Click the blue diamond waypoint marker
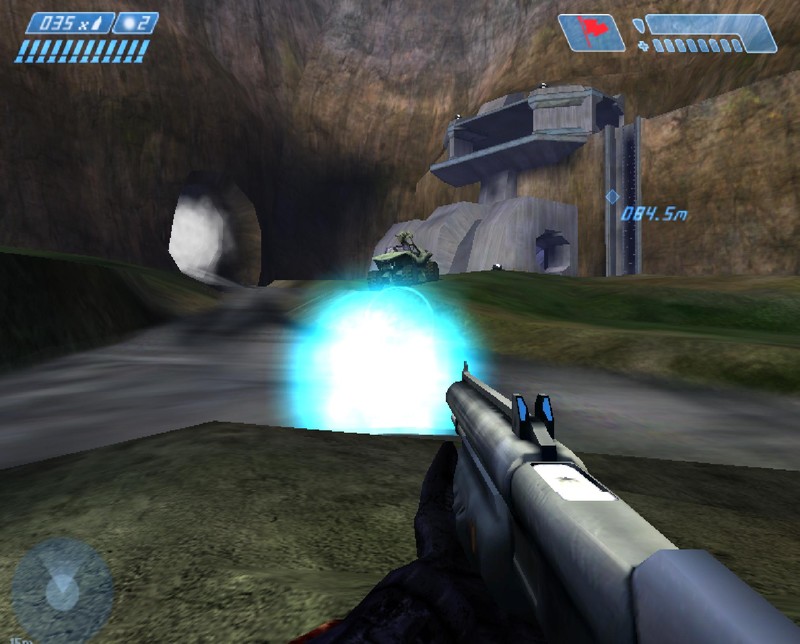This screenshot has width=800, height=644. pos(612,197)
